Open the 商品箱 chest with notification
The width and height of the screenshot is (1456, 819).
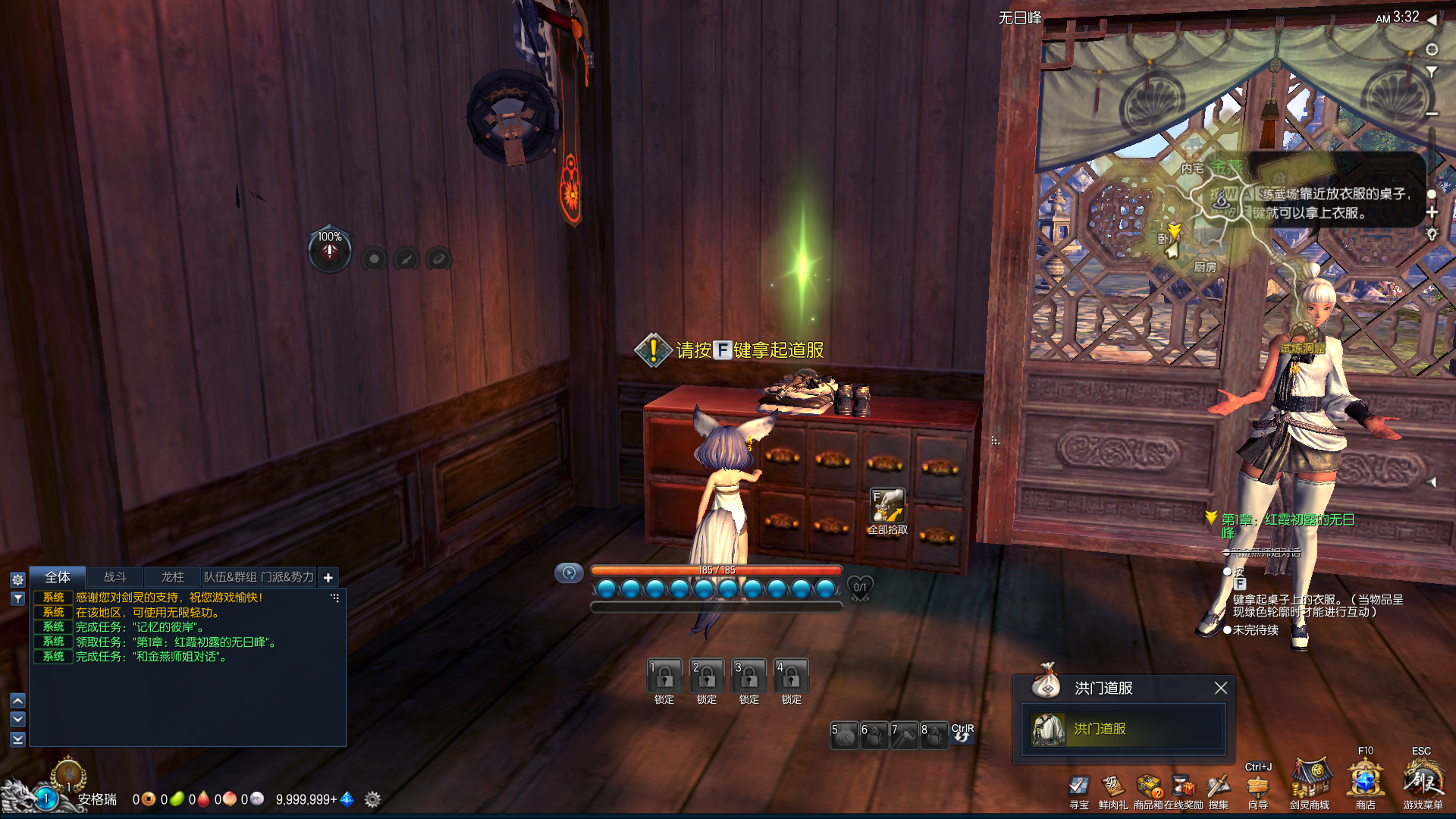[1149, 786]
